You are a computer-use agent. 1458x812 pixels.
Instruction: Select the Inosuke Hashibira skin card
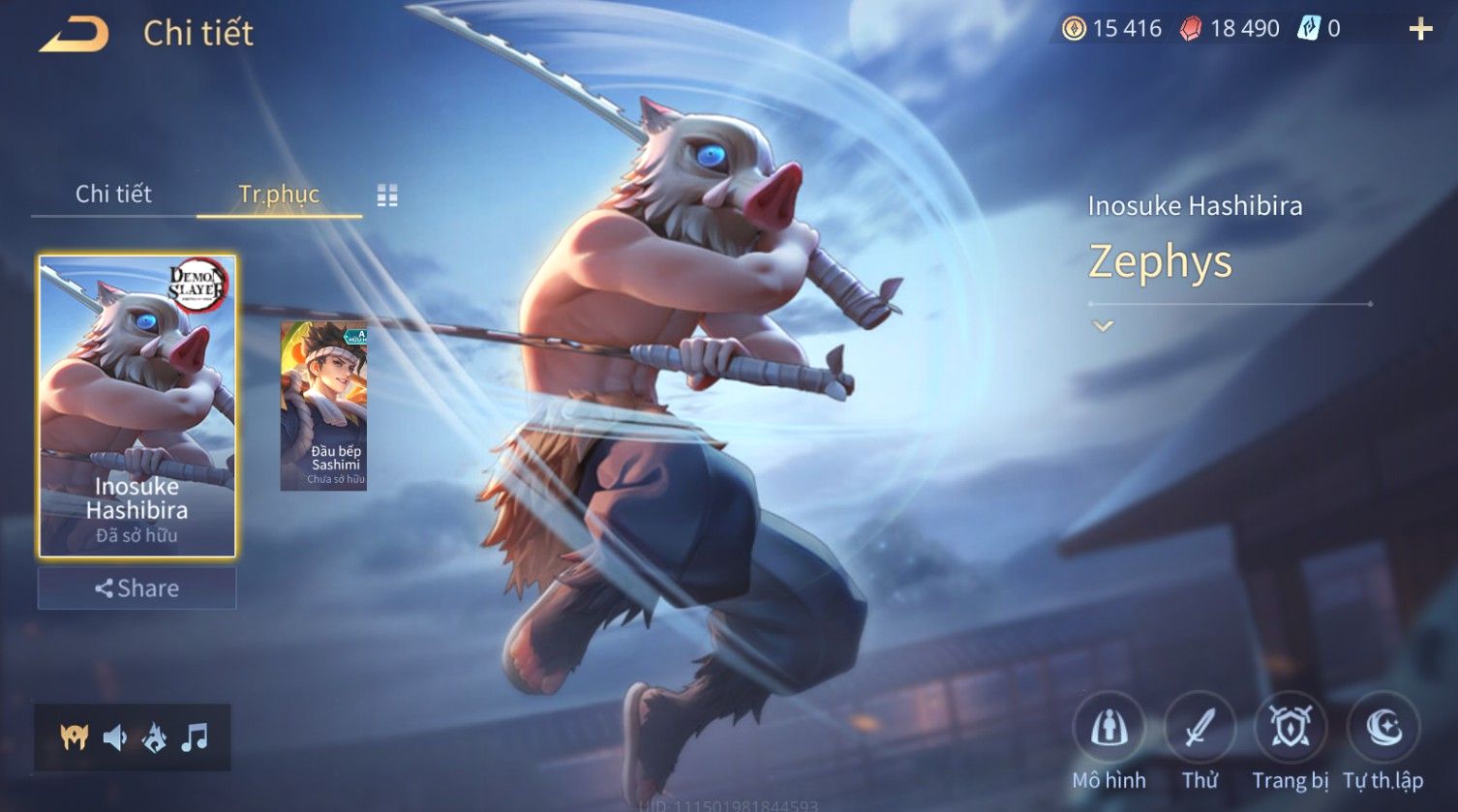coord(137,406)
